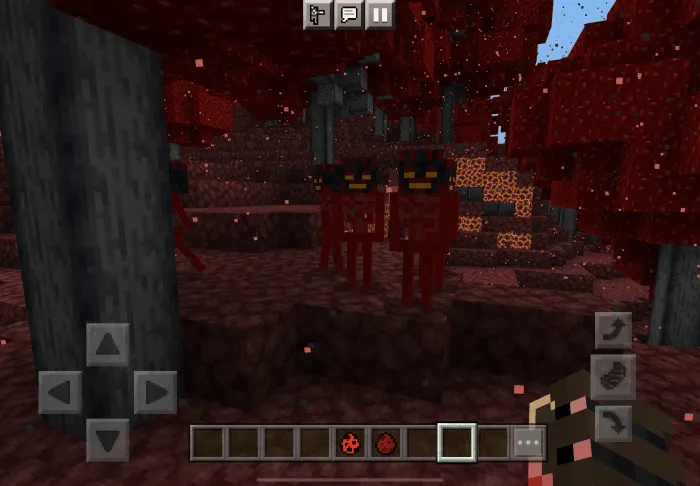Image resolution: width=700 pixels, height=486 pixels.
Task: Open the chat window
Action: coord(349,15)
